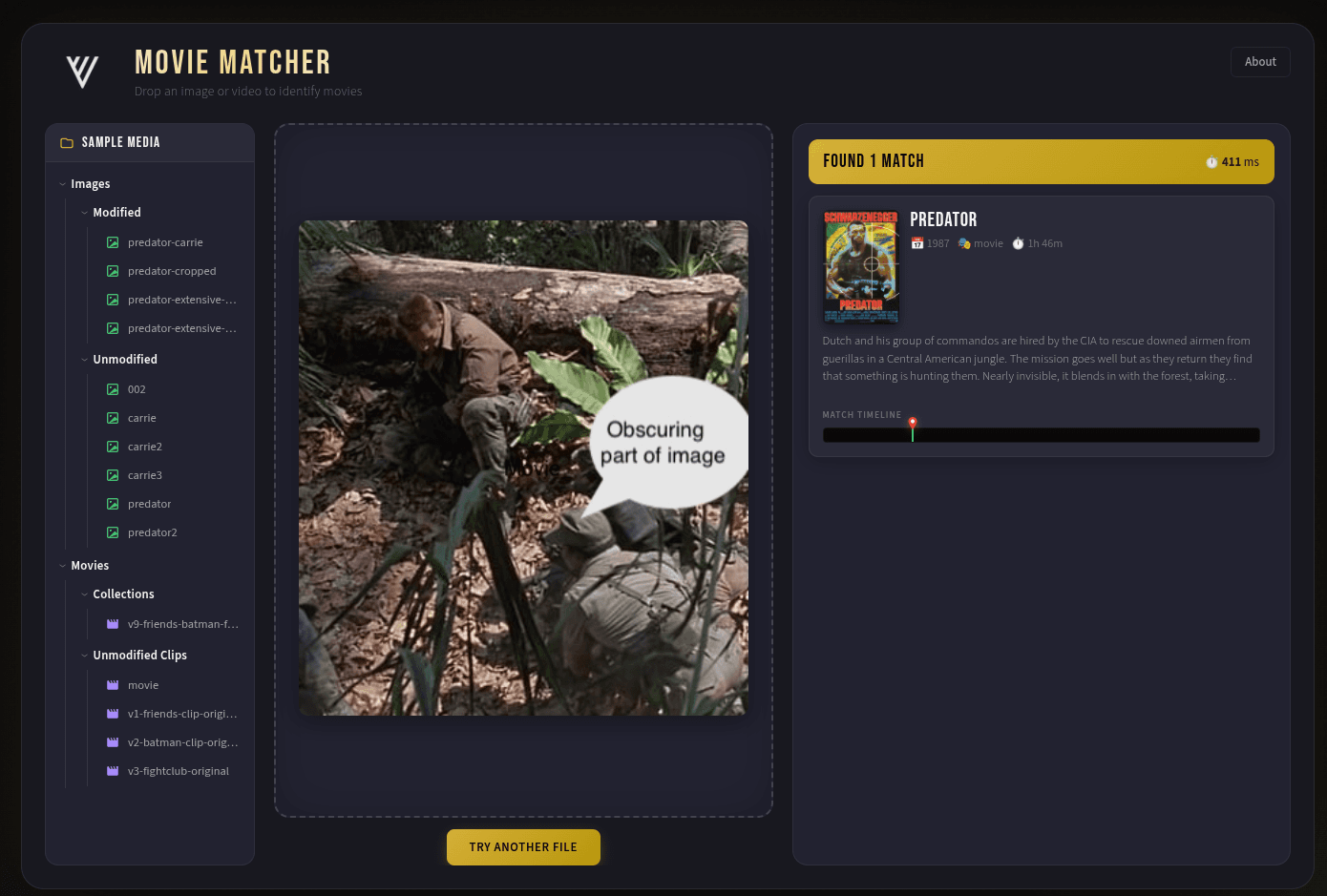This screenshot has width=1327, height=896.
Task: Click the Predator poster thumbnail
Action: click(860, 266)
